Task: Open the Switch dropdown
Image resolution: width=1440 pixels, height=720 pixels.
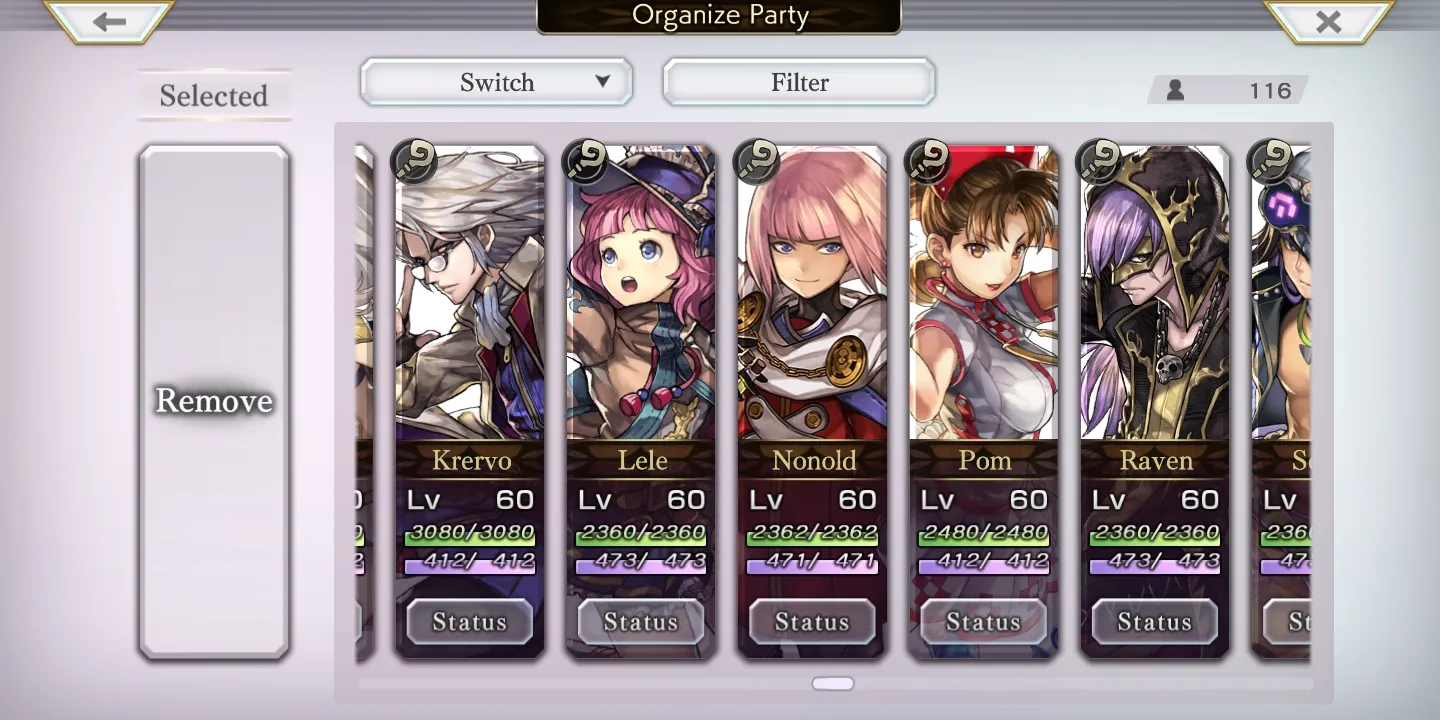Action: [497, 82]
